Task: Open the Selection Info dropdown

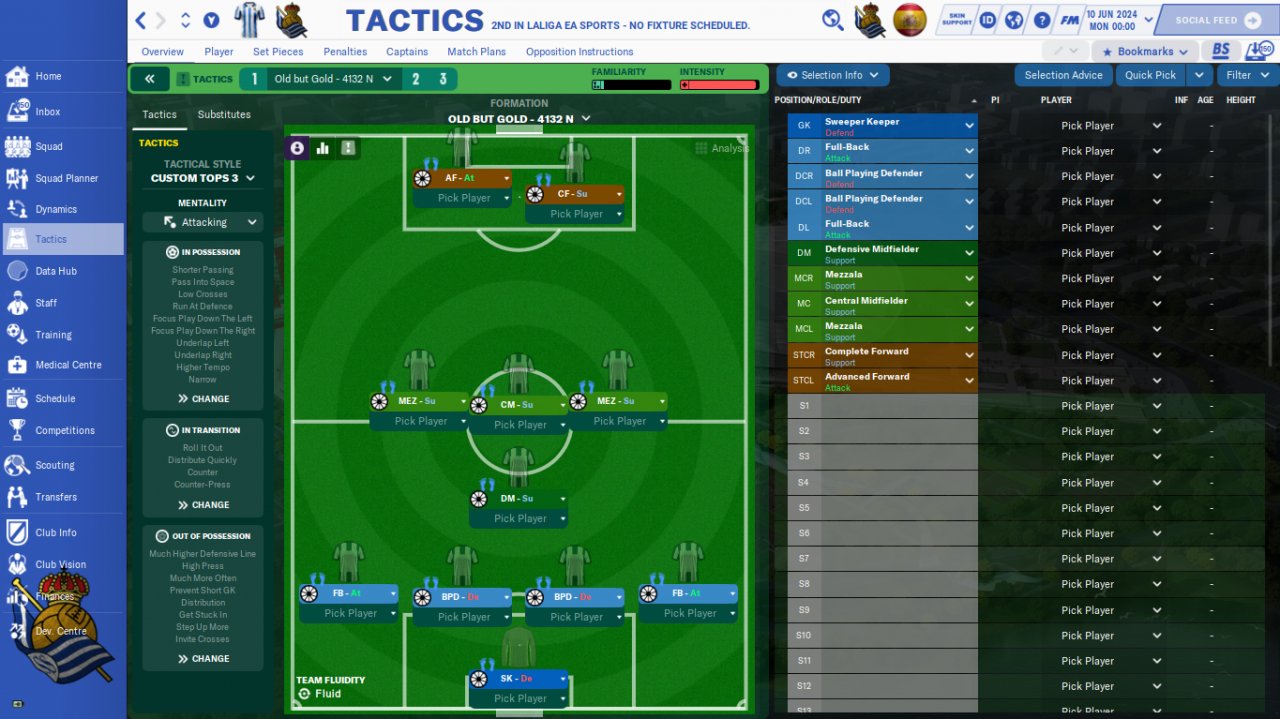Action: pyautogui.click(x=832, y=75)
